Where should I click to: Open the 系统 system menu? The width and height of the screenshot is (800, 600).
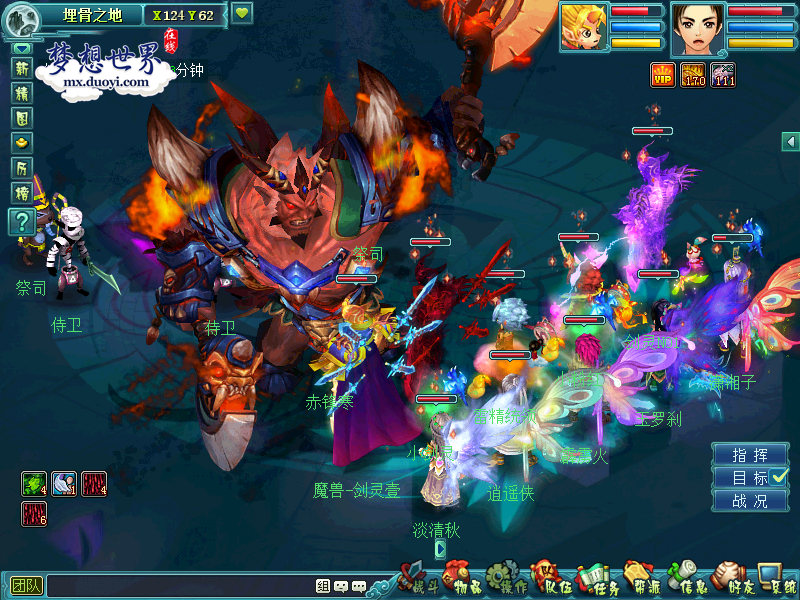[x=776, y=579]
